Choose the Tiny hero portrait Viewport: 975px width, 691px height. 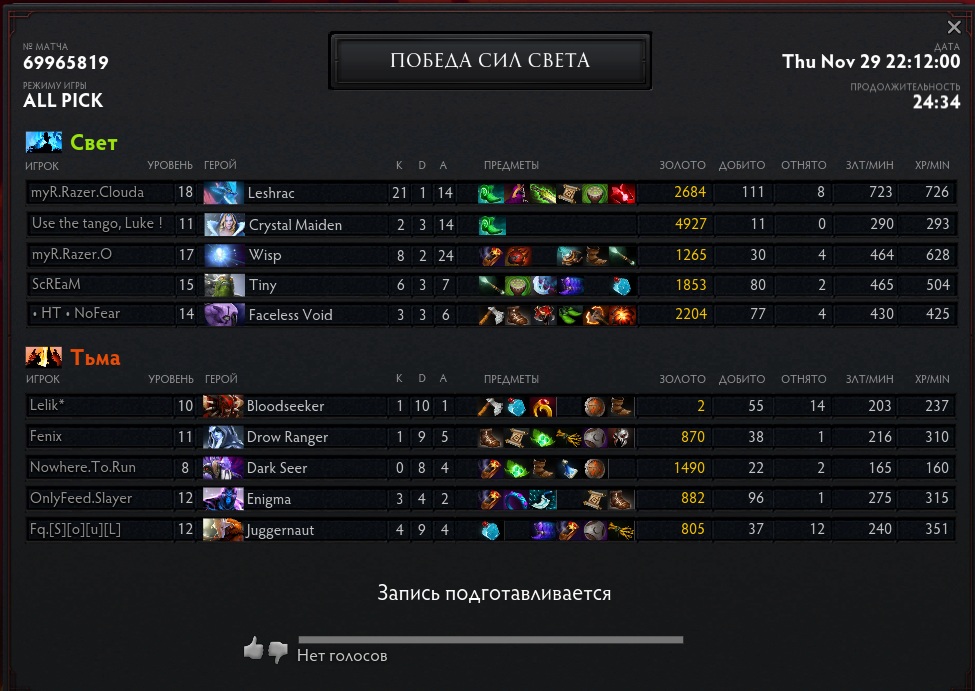tap(224, 285)
